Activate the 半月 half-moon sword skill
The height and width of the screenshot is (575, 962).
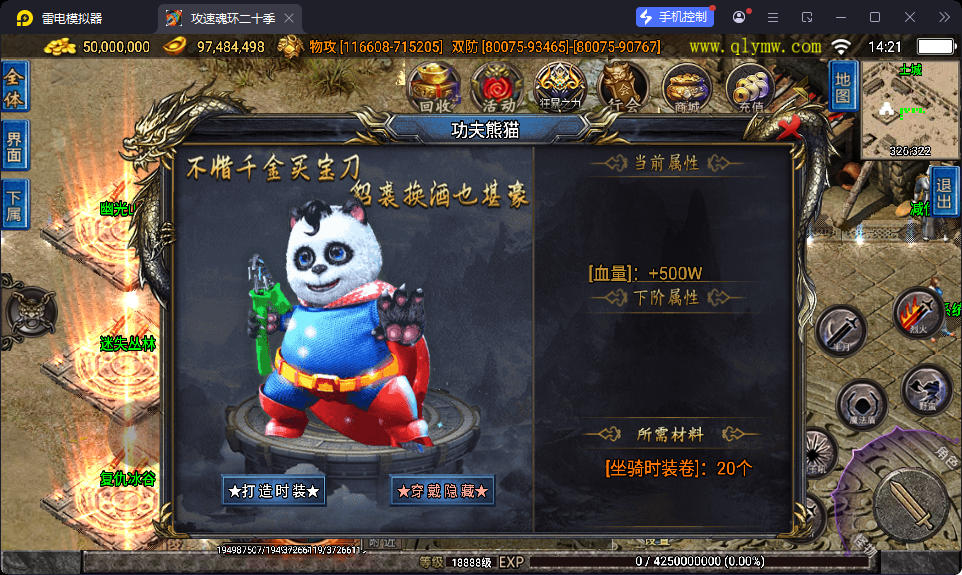[841, 330]
